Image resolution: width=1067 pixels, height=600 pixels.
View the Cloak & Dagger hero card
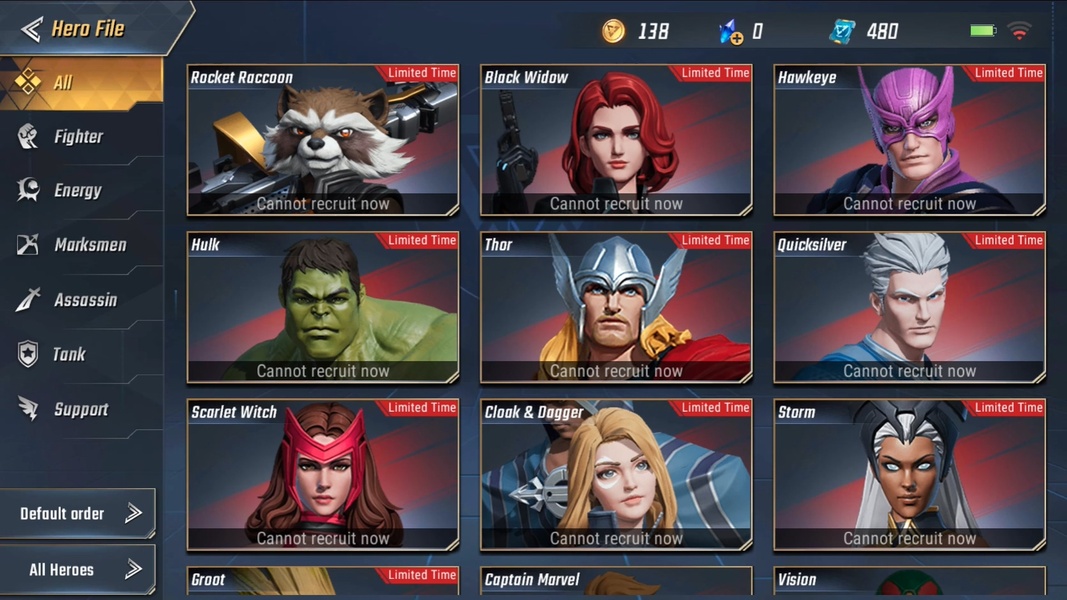[x=616, y=475]
